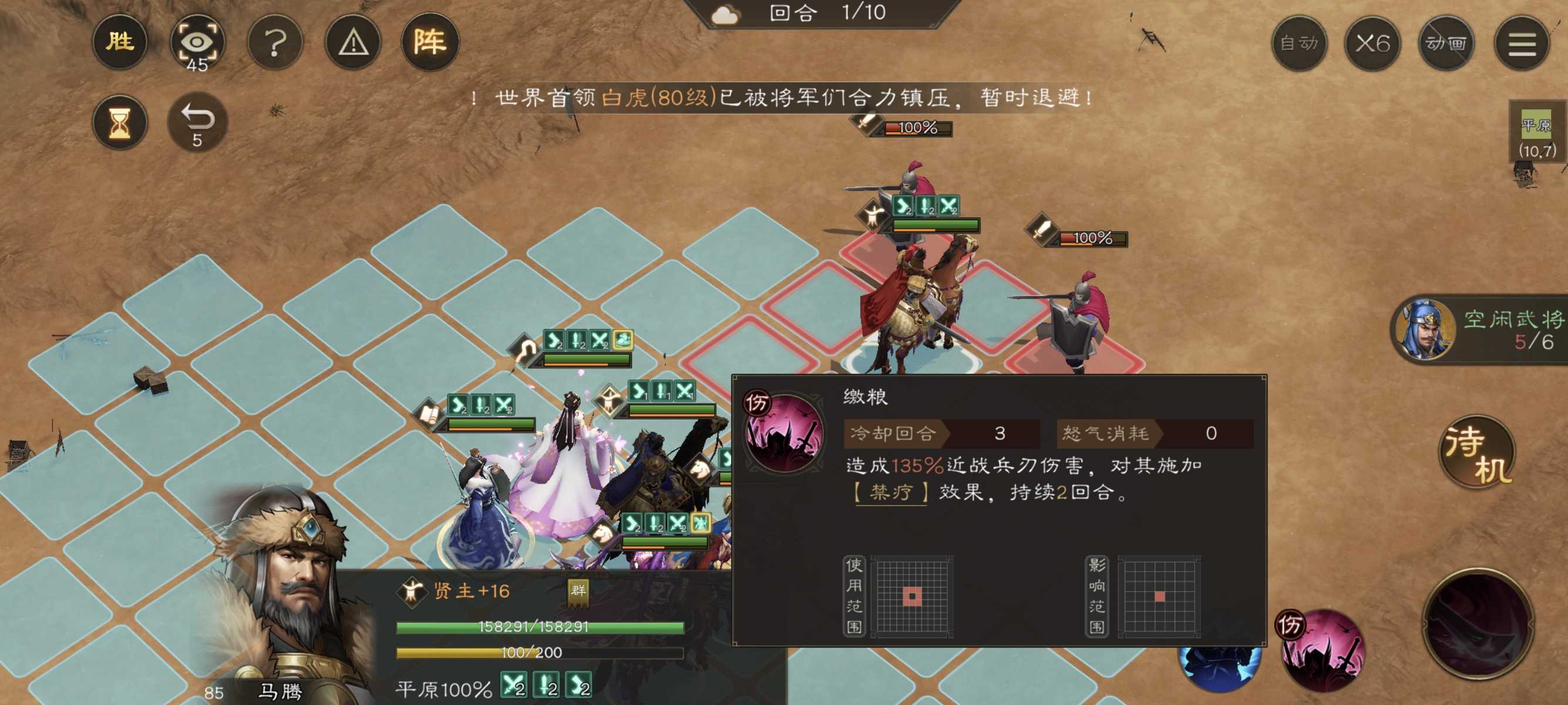Open the 阵 formation icon
This screenshot has height=705, width=1568.
coord(431,43)
